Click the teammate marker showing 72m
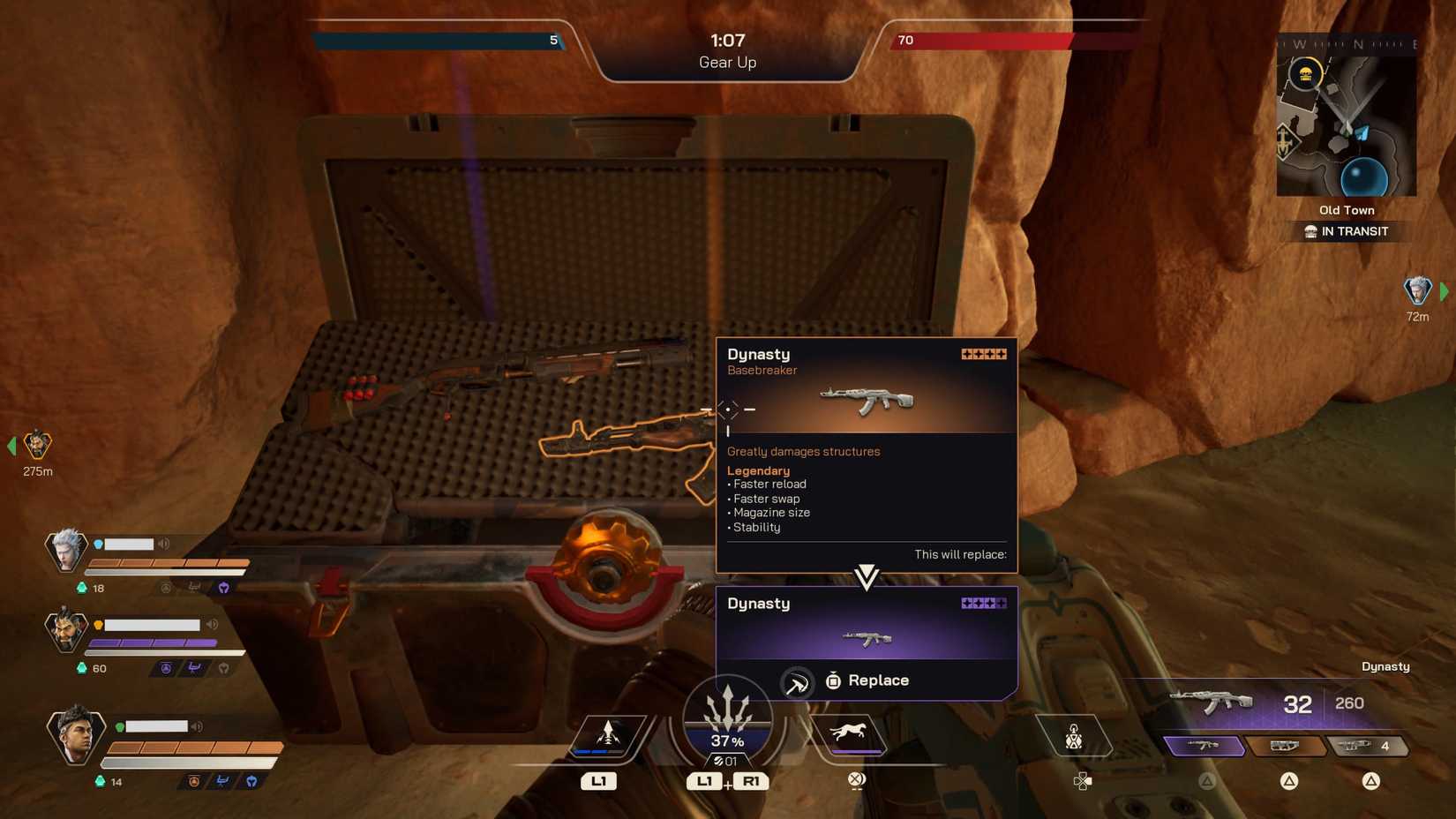This screenshot has width=1456, height=819. (1417, 291)
